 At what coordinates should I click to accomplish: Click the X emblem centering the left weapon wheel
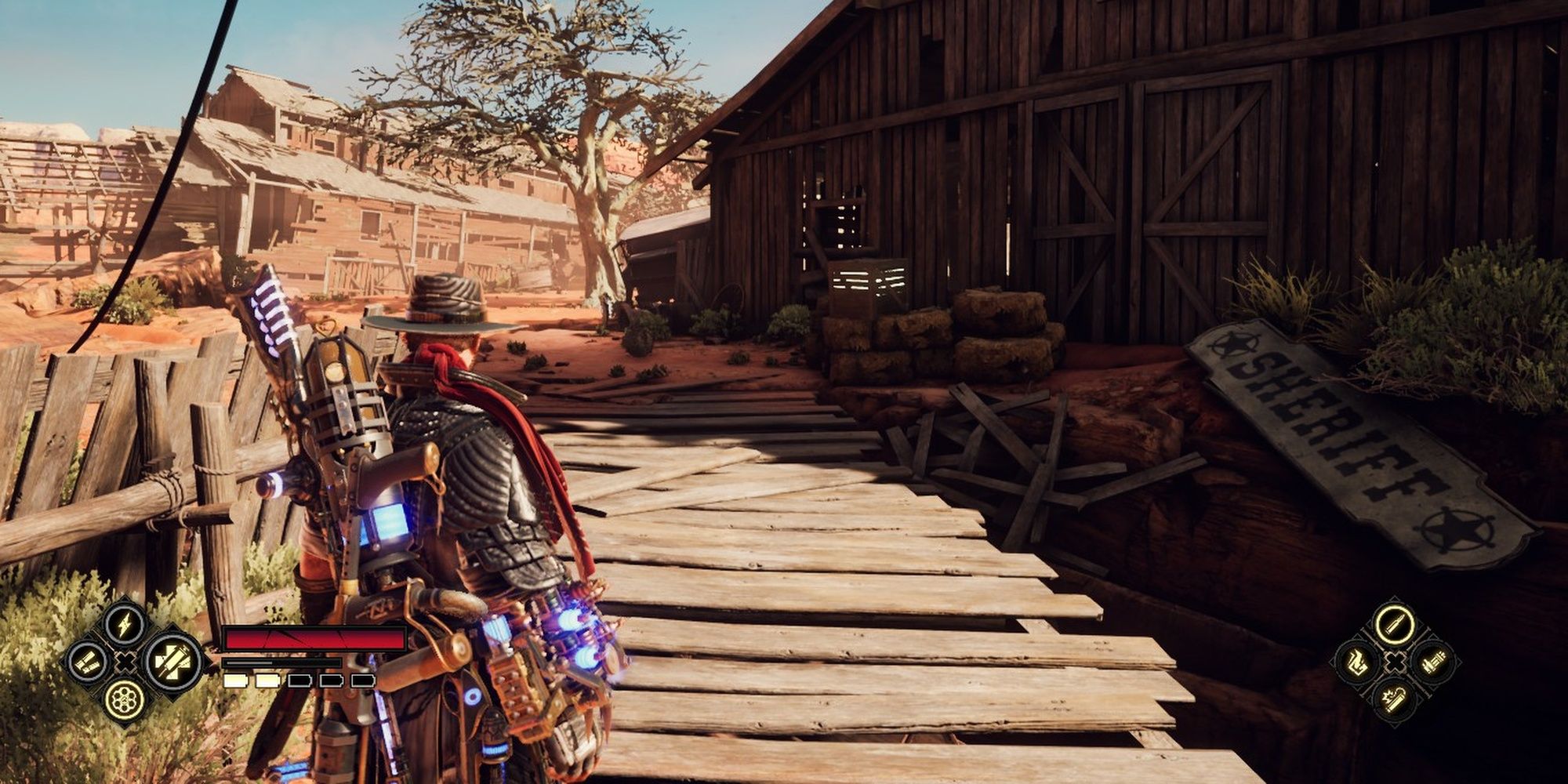124,661
